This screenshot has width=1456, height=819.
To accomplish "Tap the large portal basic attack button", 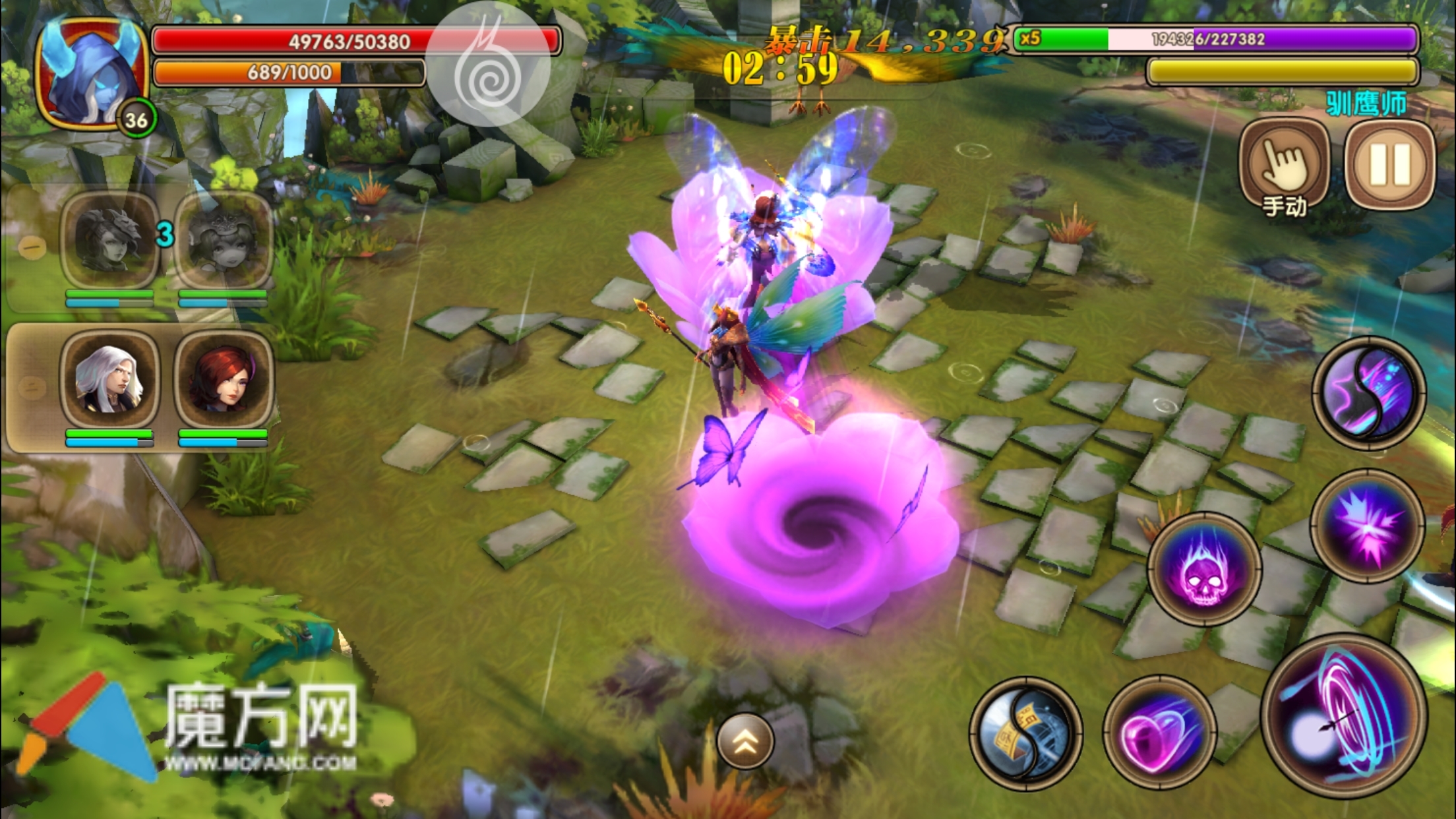I will click(x=1344, y=716).
